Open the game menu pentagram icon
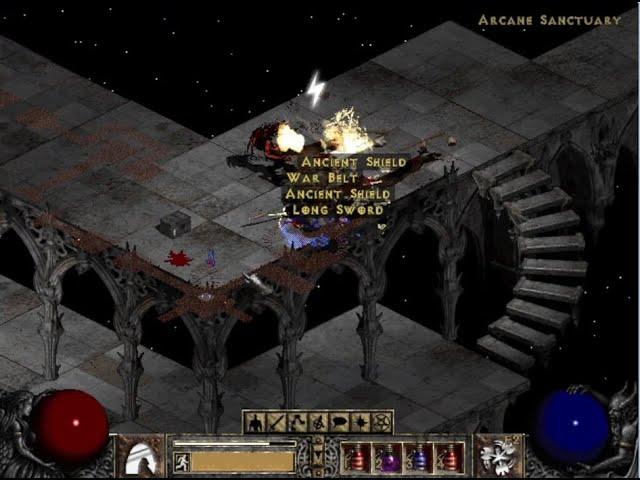Image resolution: width=640 pixels, height=480 pixels. 381,422
